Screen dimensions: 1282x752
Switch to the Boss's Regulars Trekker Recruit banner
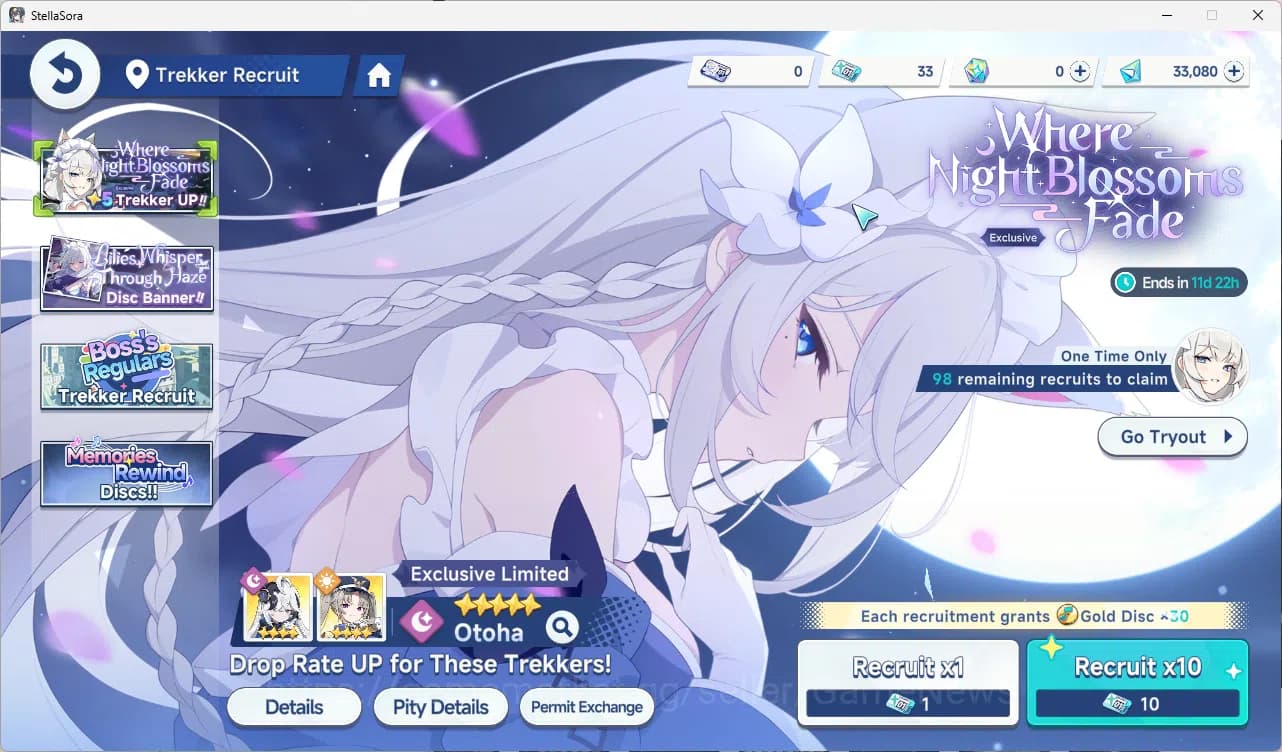tap(126, 375)
